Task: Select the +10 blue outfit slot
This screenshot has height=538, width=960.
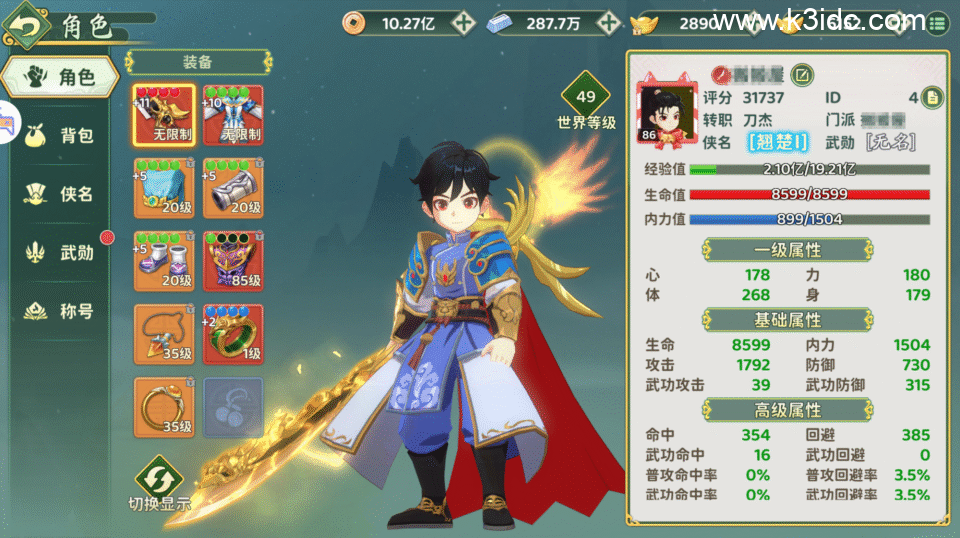Action: pos(233,114)
